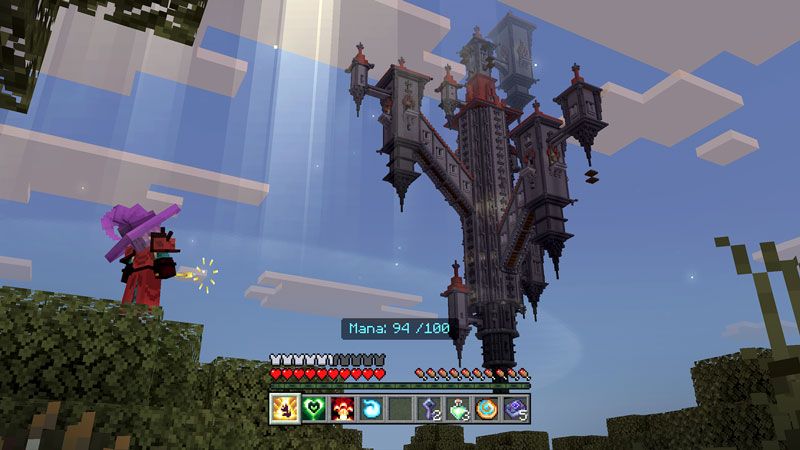The width and height of the screenshot is (800, 450).
Task: Choose the orange spiral orb slot
Action: click(x=488, y=409)
